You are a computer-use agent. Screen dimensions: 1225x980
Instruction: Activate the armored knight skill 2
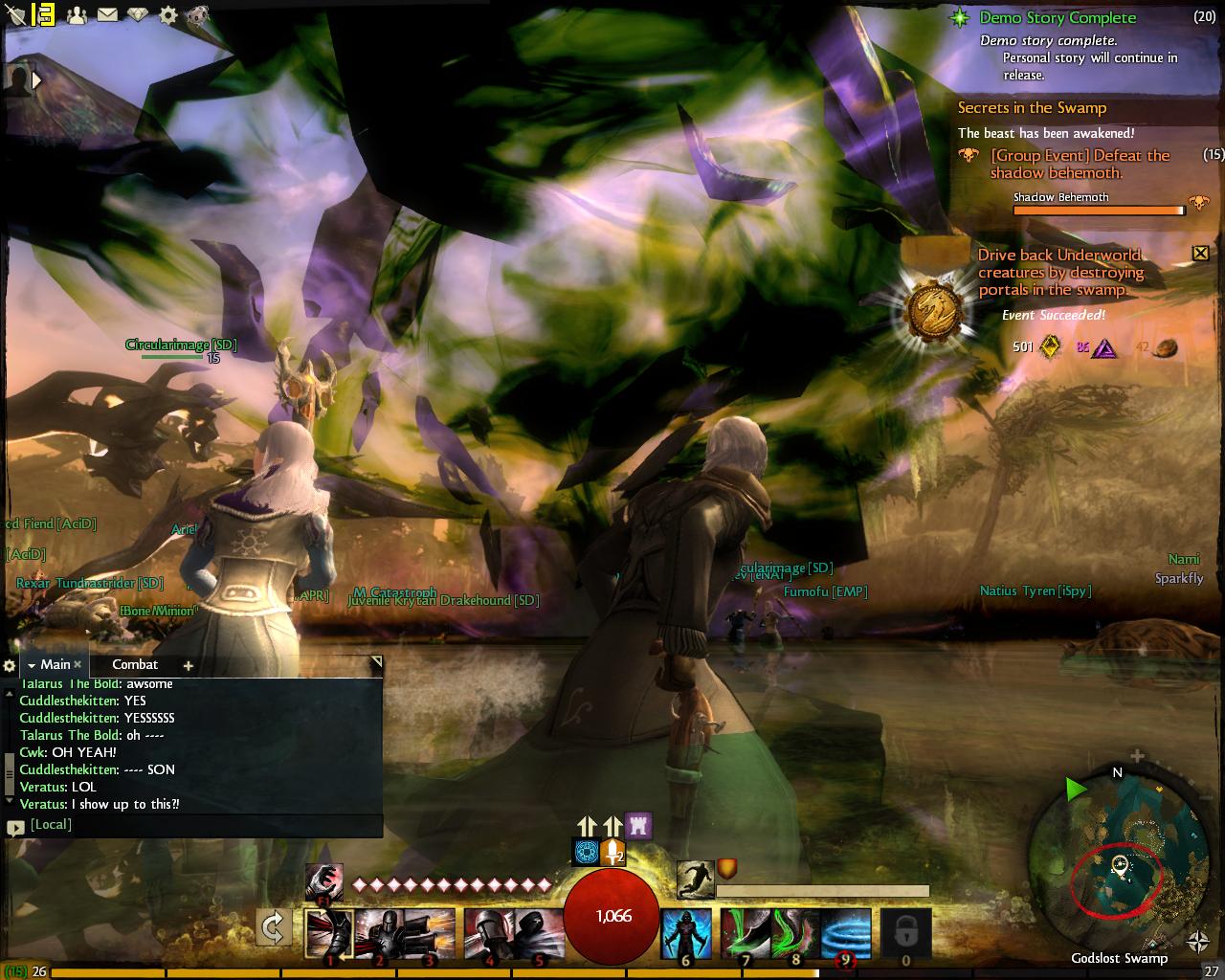[x=379, y=933]
